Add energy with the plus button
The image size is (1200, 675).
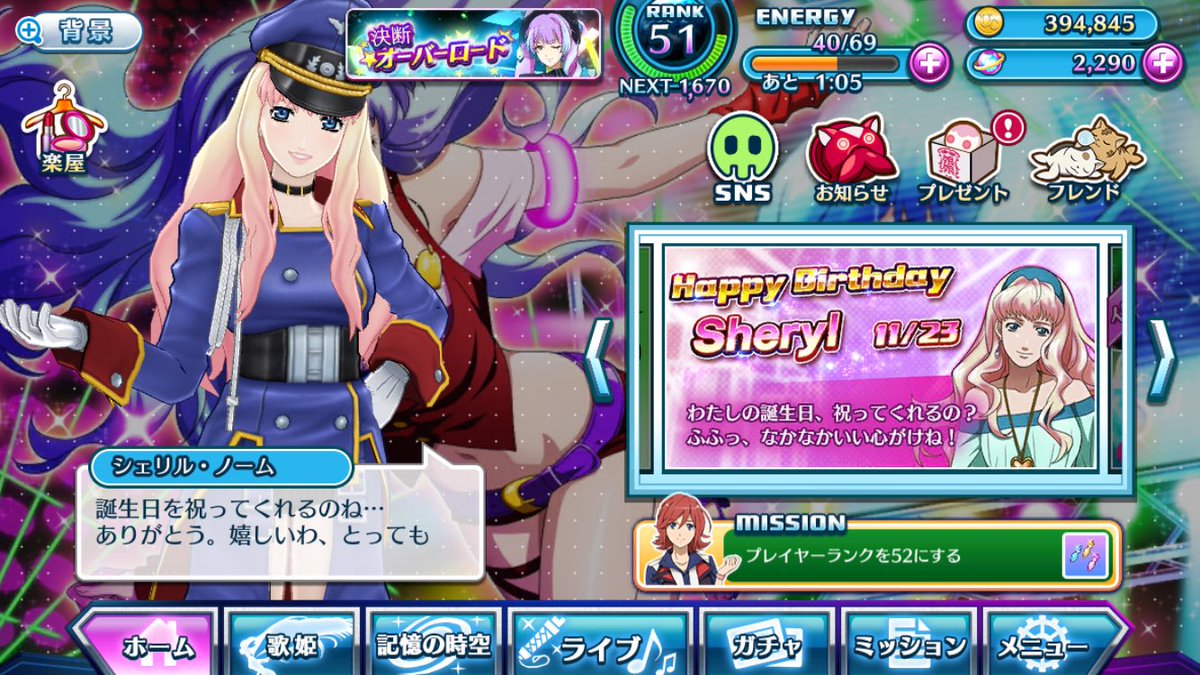tap(931, 64)
